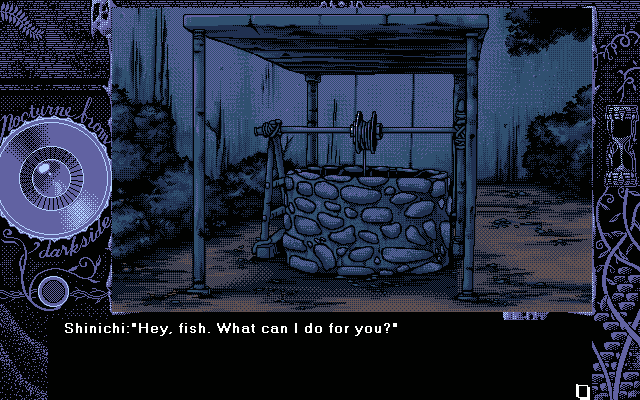Click Shinichi's dialogue line to continue

(231, 328)
